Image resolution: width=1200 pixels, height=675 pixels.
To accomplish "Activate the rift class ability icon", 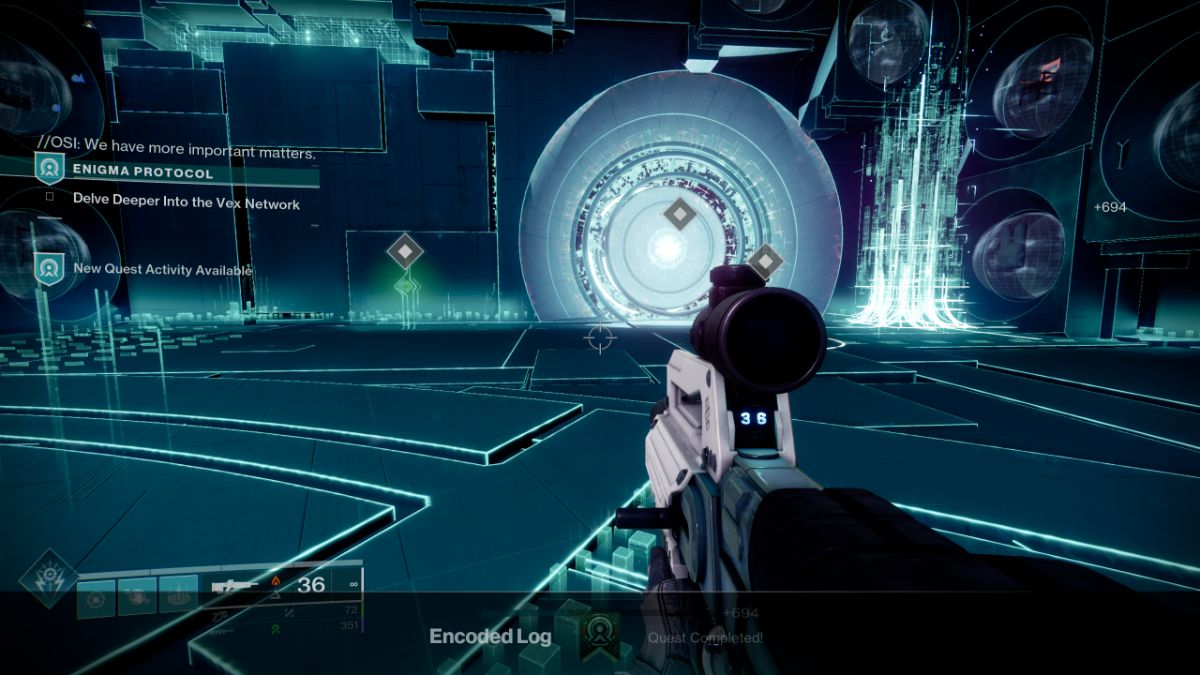I will pos(178,596).
